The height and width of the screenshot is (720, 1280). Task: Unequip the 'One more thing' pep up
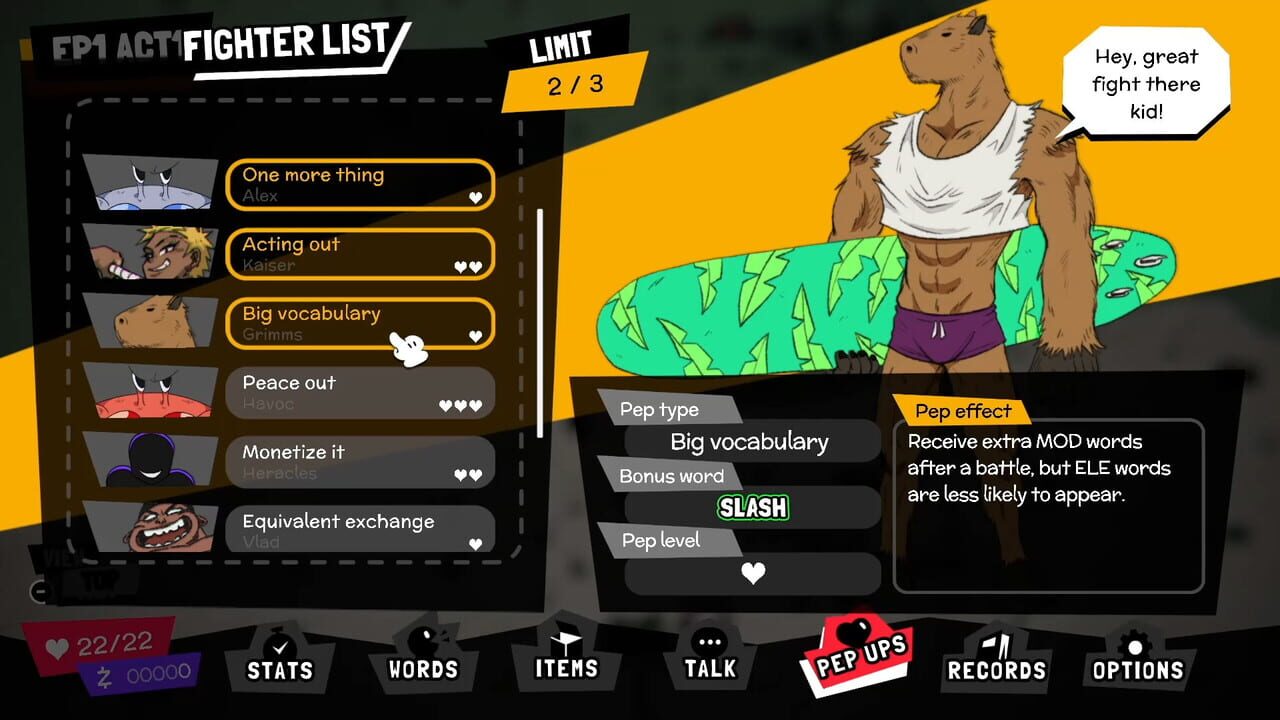(x=360, y=184)
